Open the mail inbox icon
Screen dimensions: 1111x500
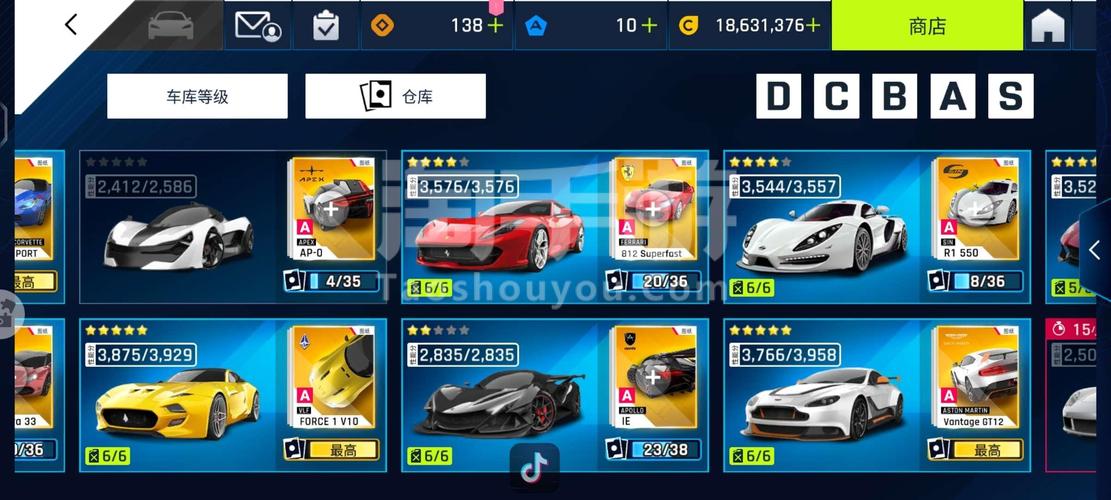coord(257,26)
